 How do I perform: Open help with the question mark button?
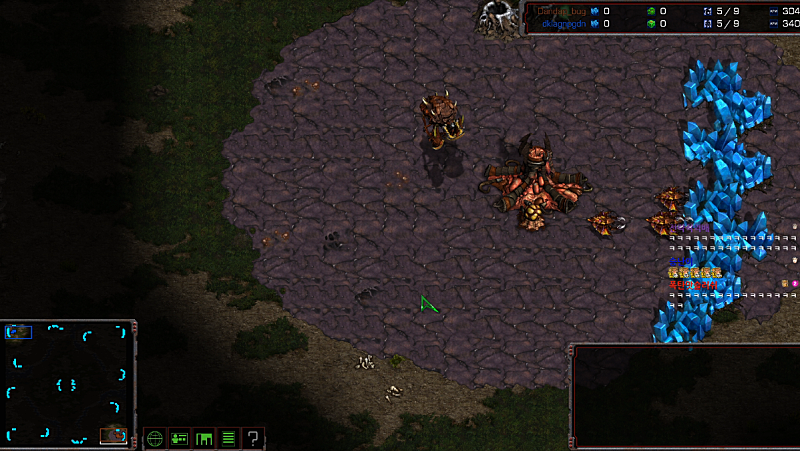pyautogui.click(x=254, y=438)
